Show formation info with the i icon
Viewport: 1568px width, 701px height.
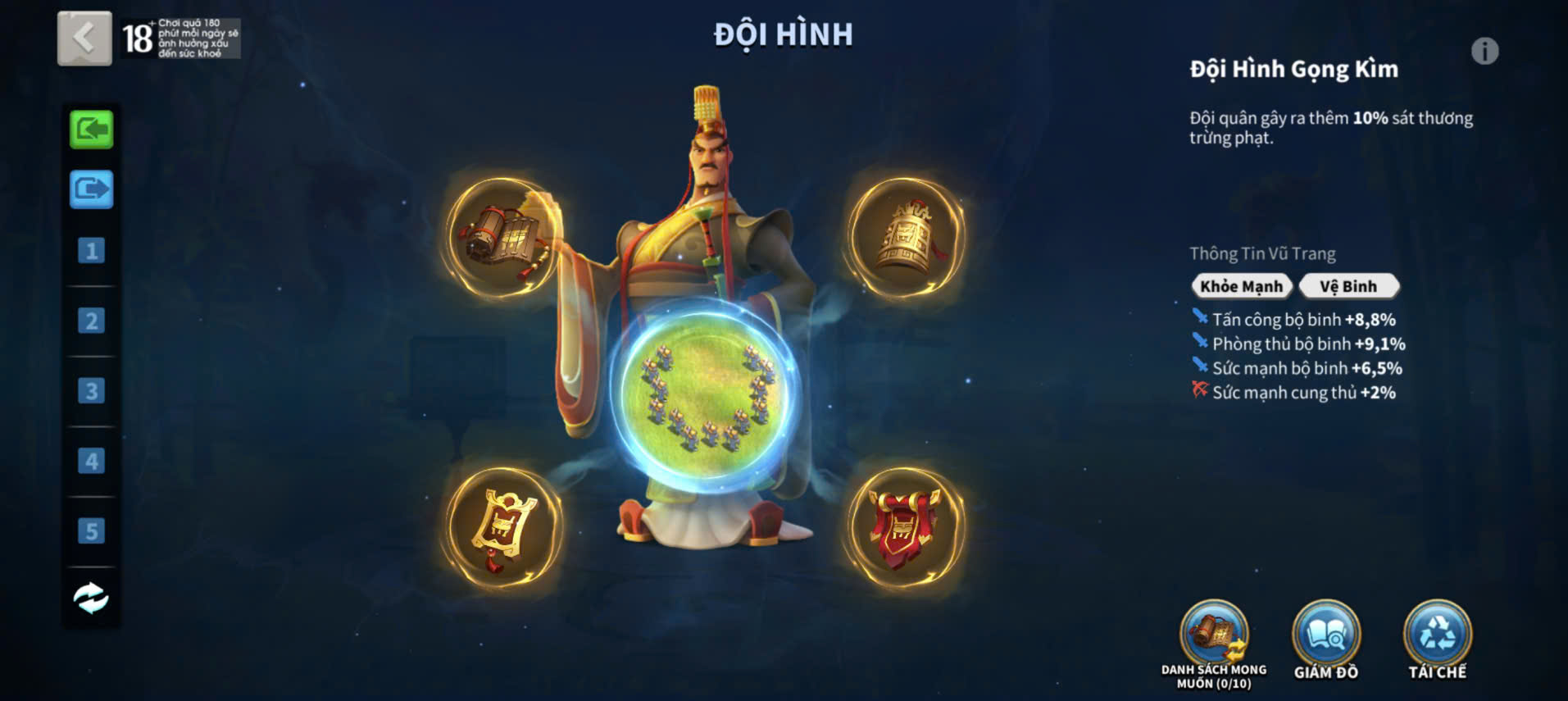pos(1484,52)
